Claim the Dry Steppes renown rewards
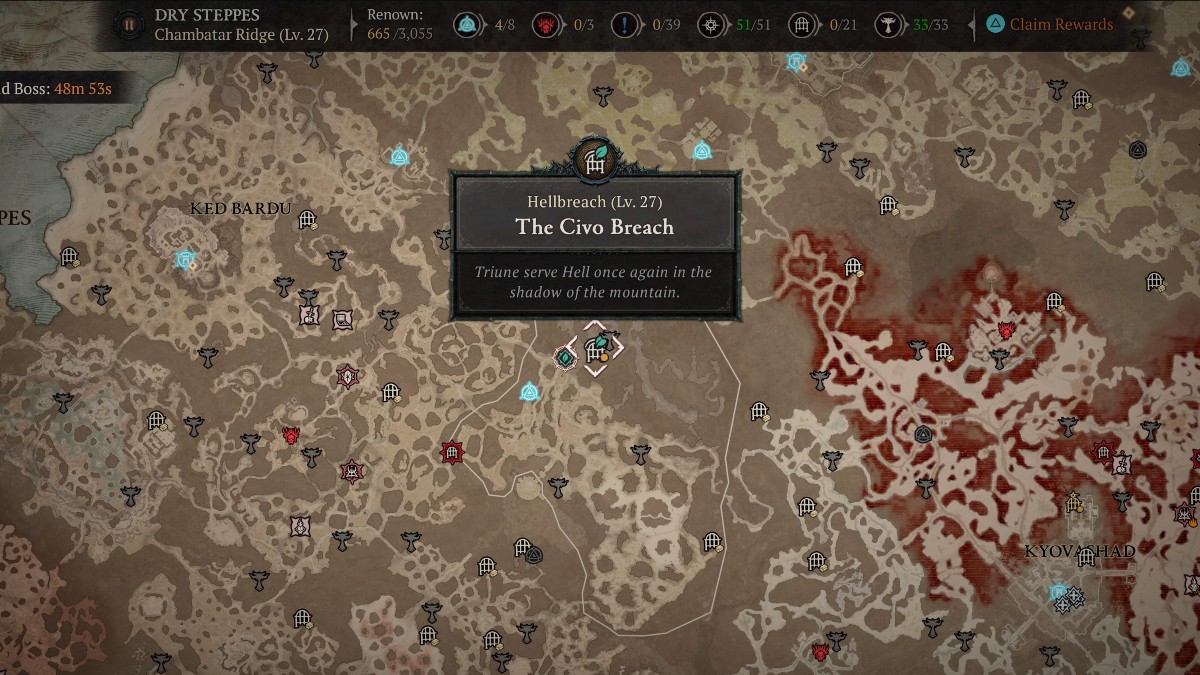Screen dimensions: 1200x675 [1048, 24]
